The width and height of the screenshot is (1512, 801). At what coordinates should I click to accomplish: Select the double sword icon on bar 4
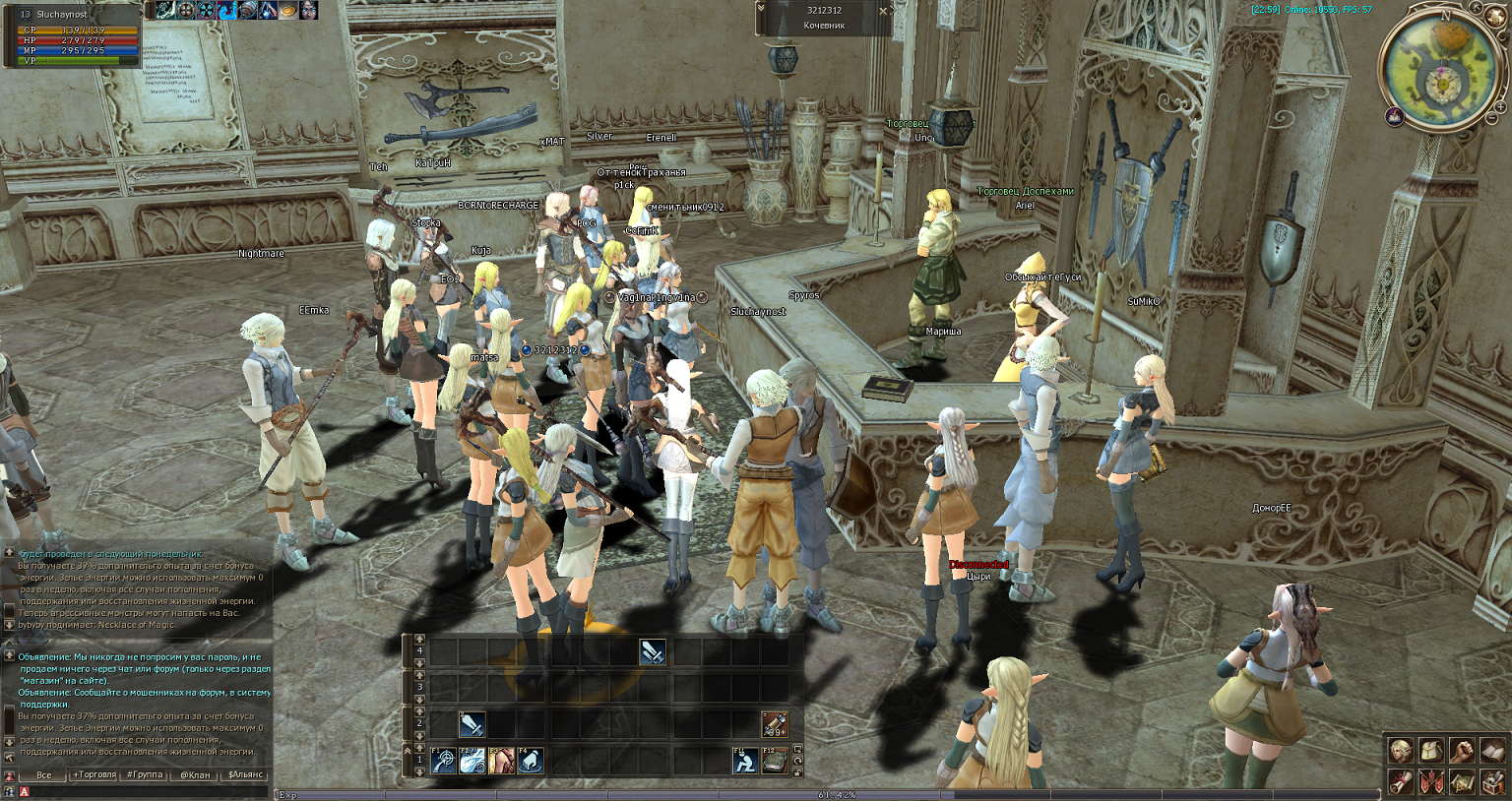pyautogui.click(x=652, y=651)
